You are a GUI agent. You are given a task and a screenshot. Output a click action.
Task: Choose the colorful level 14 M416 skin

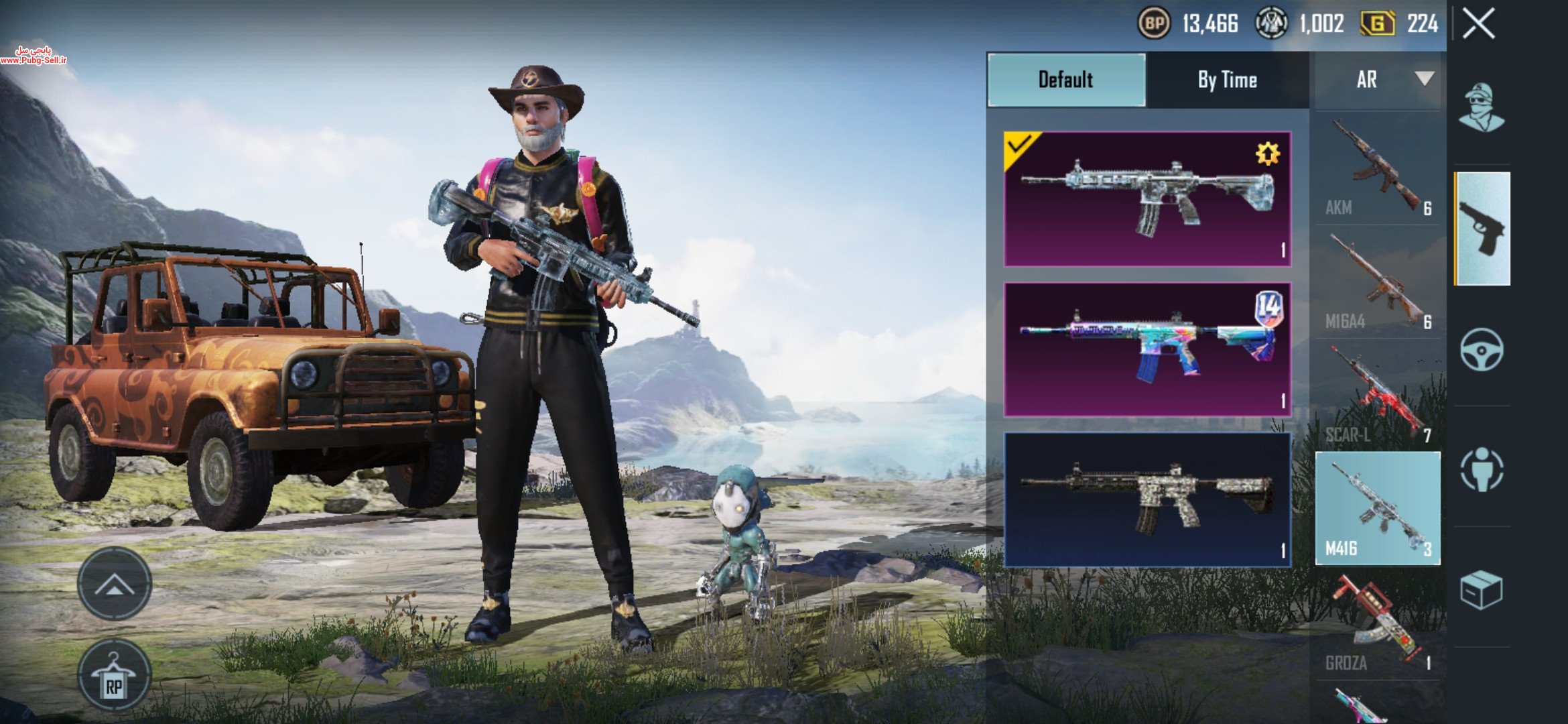pos(1147,349)
